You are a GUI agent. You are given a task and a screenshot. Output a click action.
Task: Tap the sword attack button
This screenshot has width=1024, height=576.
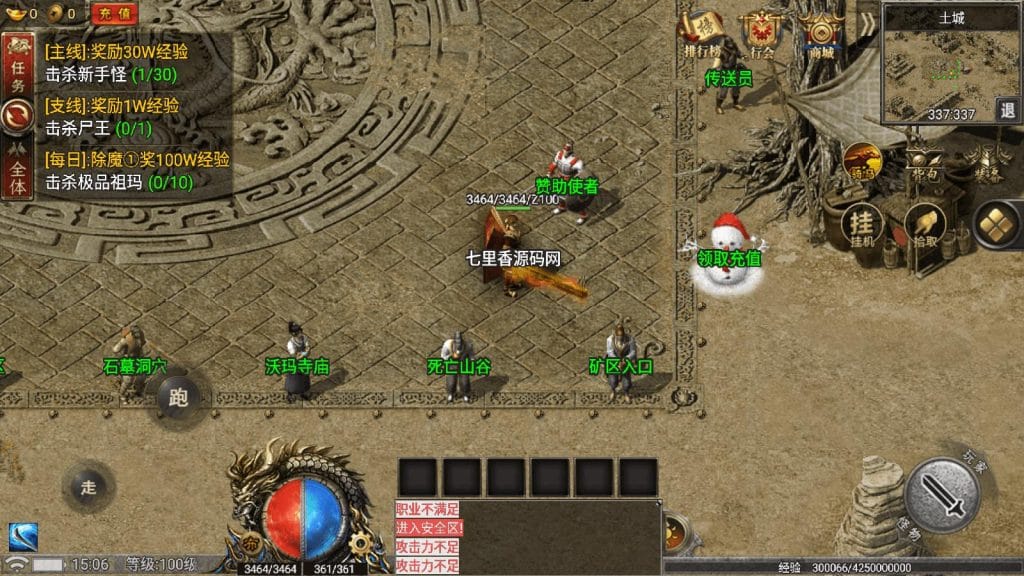pyautogui.click(x=941, y=495)
